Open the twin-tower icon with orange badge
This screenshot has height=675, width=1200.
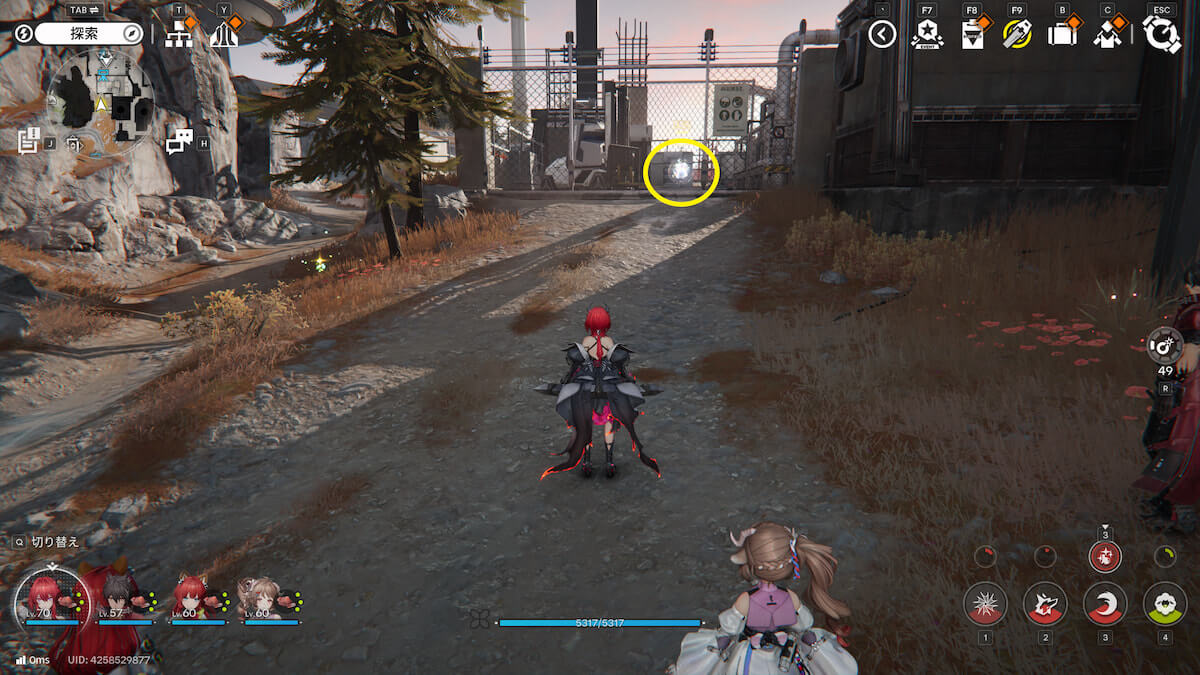(x=224, y=34)
